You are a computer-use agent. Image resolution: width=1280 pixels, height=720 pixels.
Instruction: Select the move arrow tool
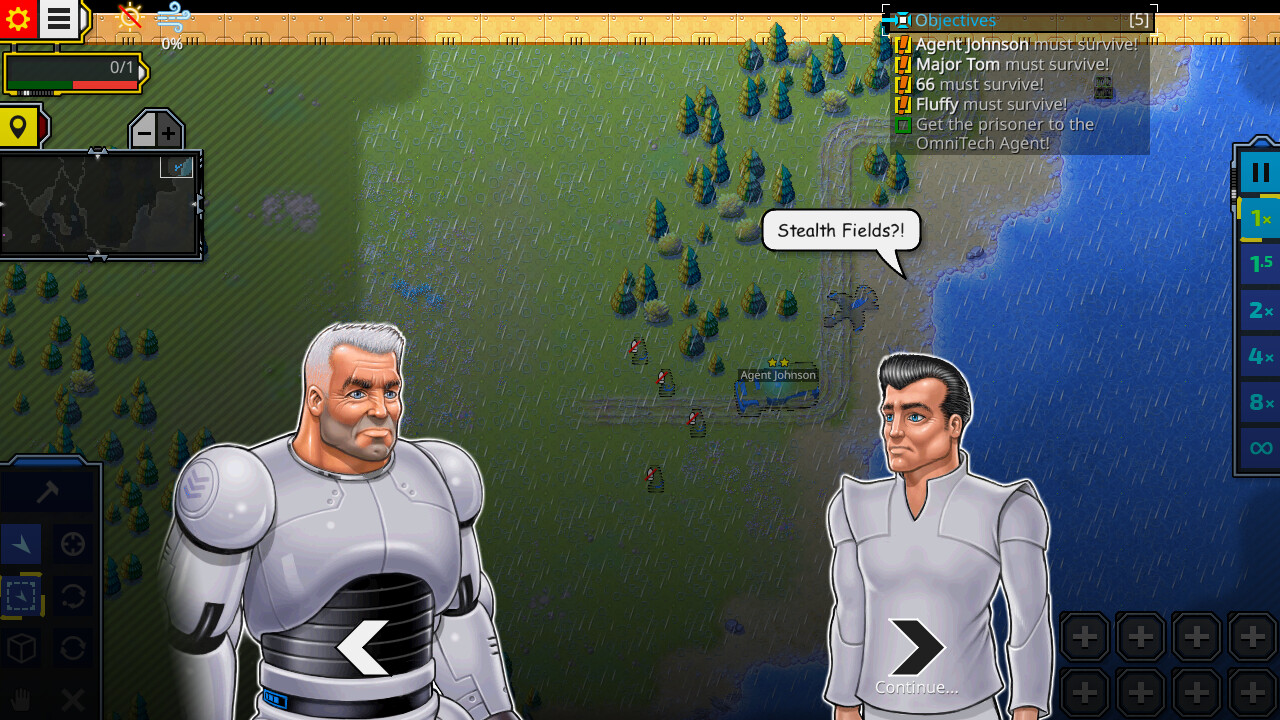point(22,545)
